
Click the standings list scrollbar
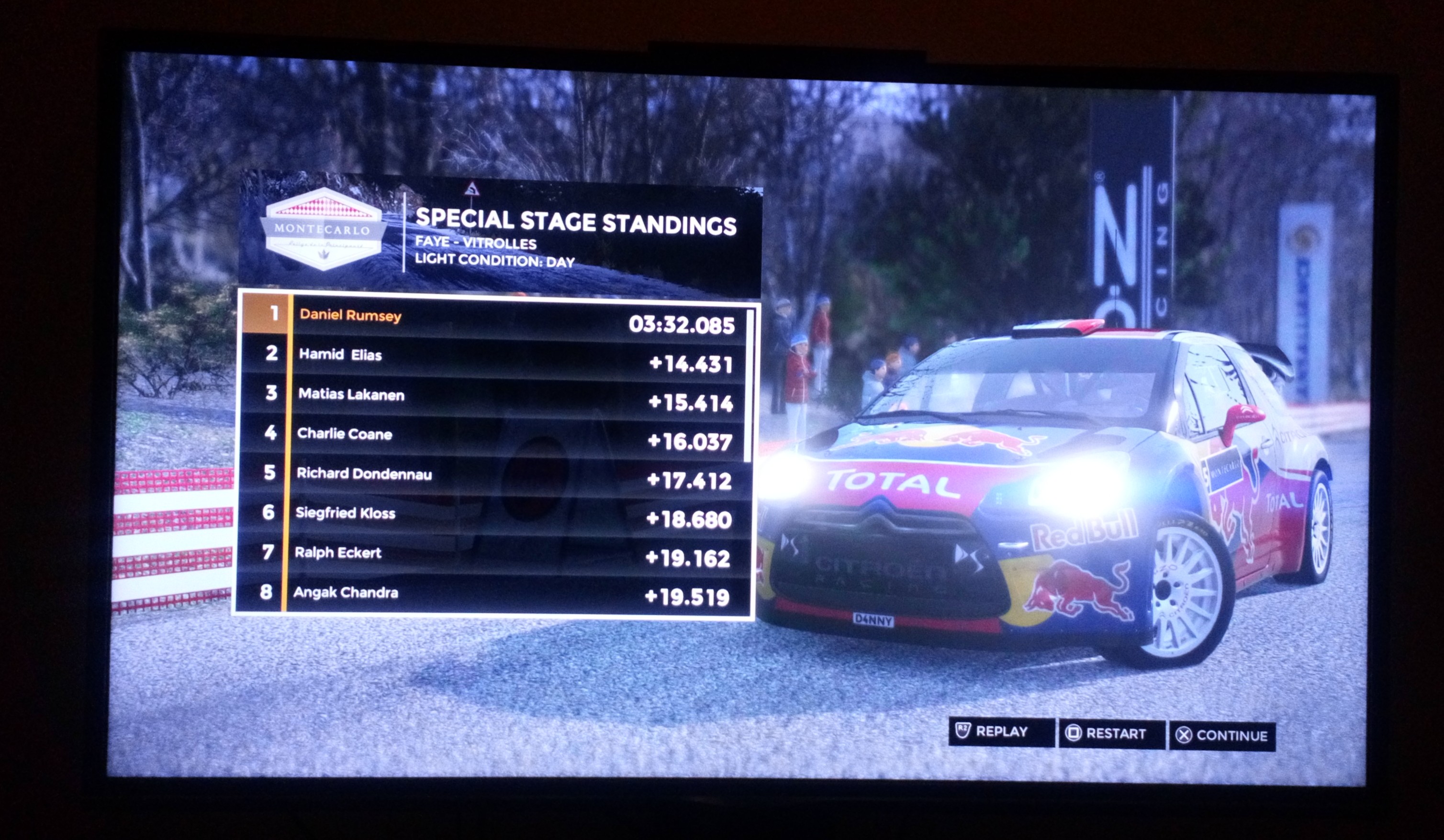pyautogui.click(x=750, y=385)
